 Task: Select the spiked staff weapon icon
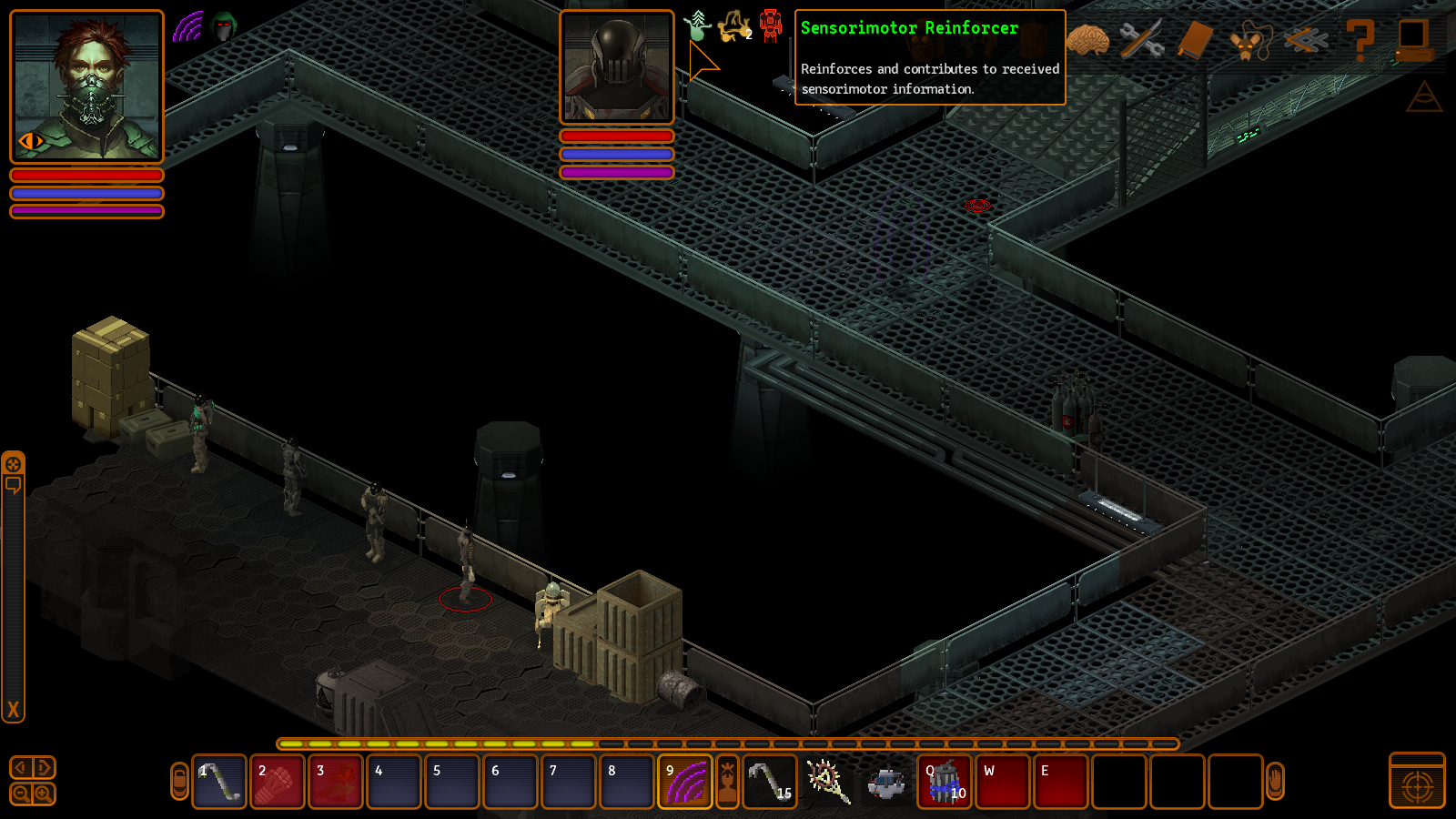pos(828,782)
